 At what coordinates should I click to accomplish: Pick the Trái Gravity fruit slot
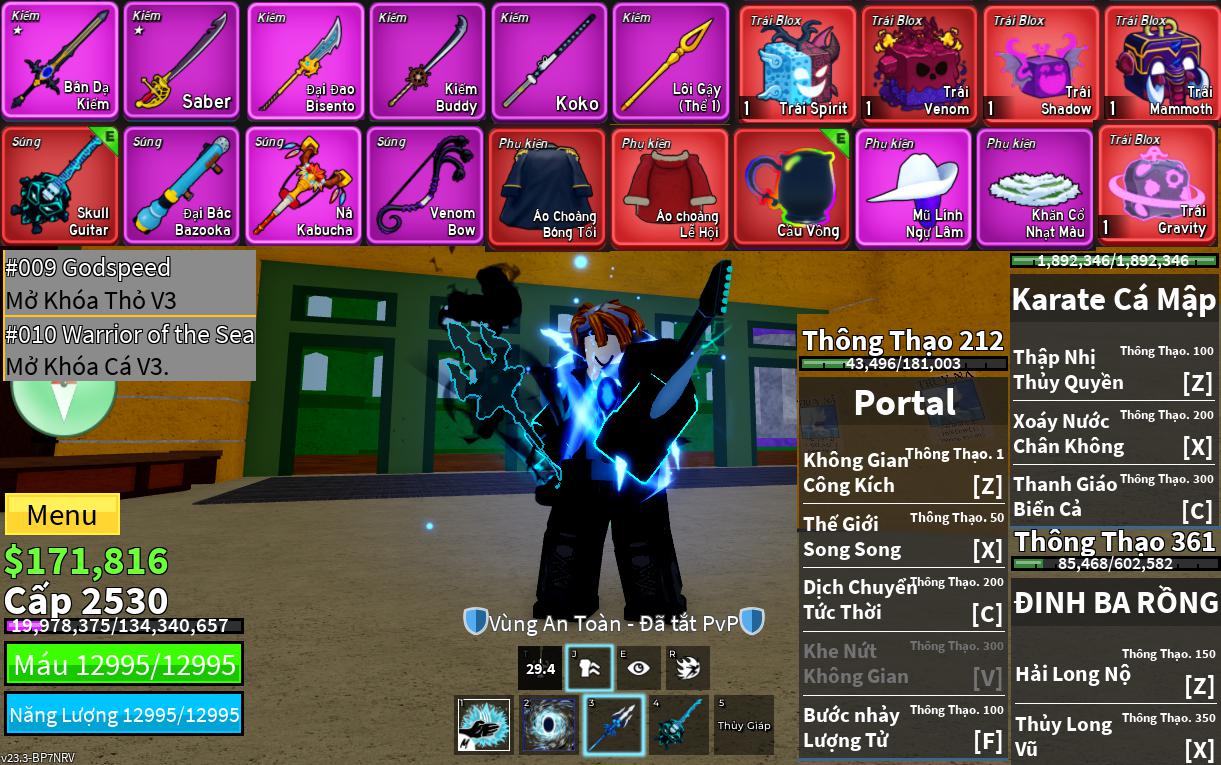[x=1157, y=185]
